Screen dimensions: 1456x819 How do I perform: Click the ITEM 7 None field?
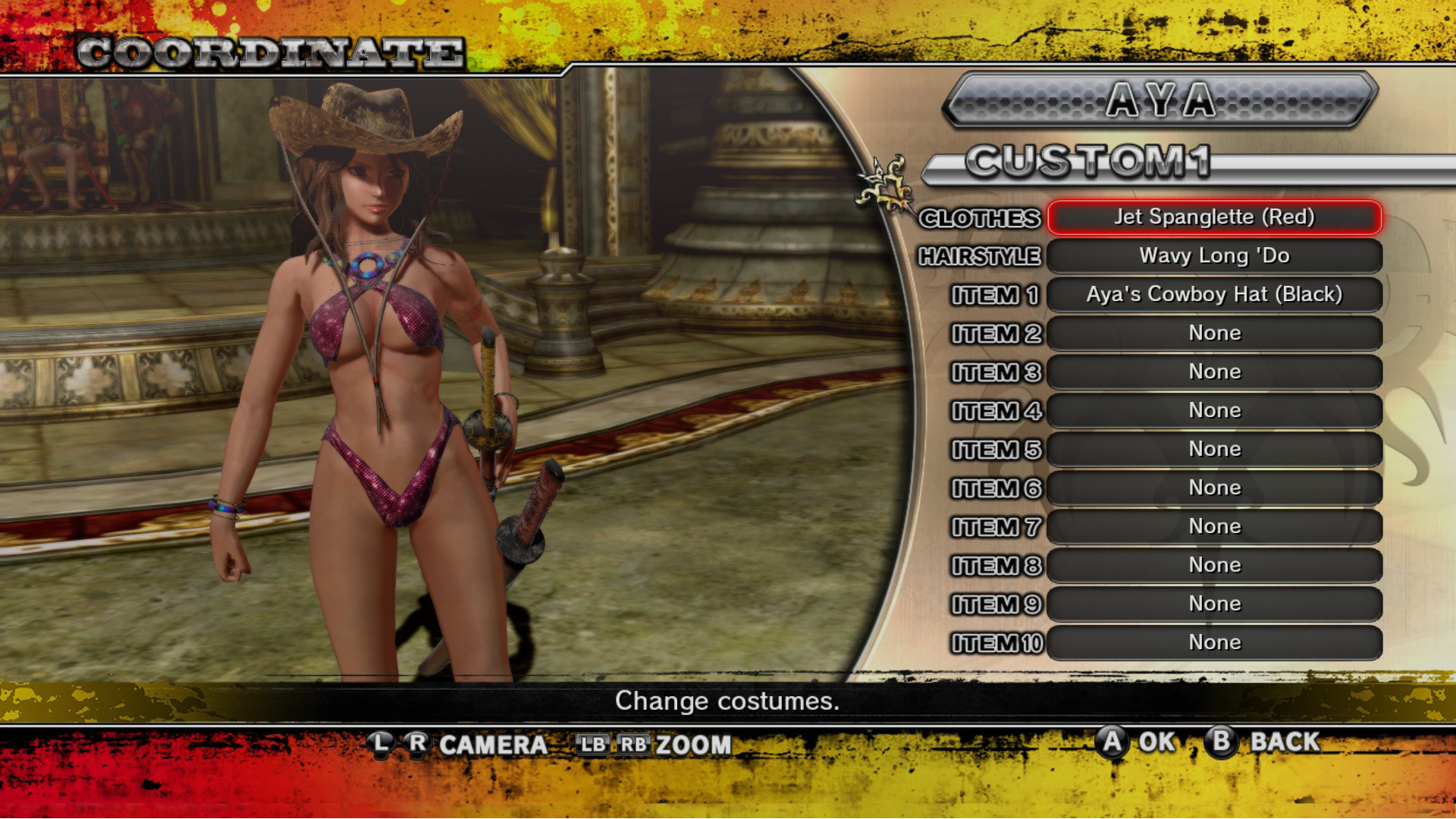[x=1213, y=526]
